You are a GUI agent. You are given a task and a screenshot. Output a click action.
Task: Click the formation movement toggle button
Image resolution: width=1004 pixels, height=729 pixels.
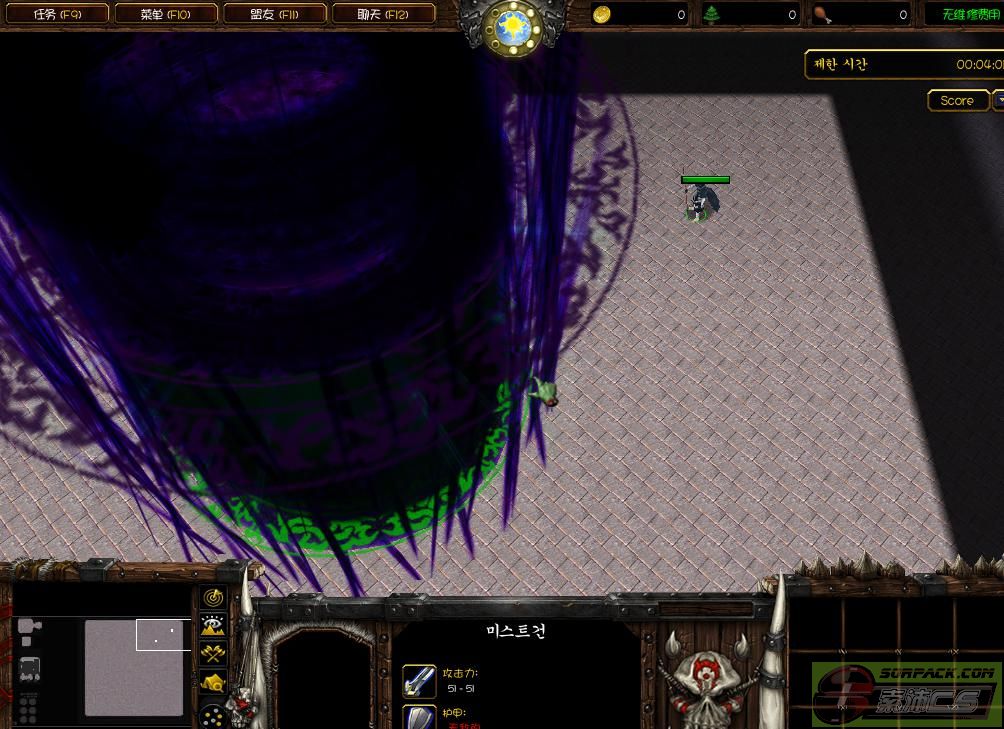[213, 715]
